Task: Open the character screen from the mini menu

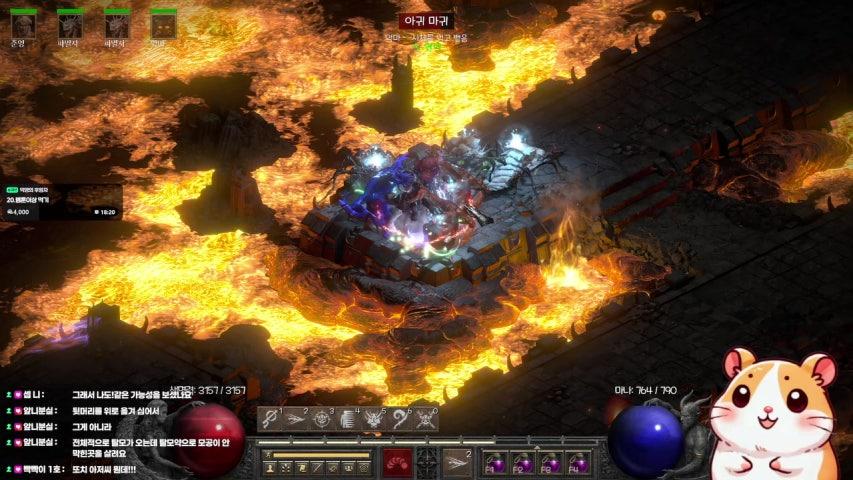Action: (270, 467)
